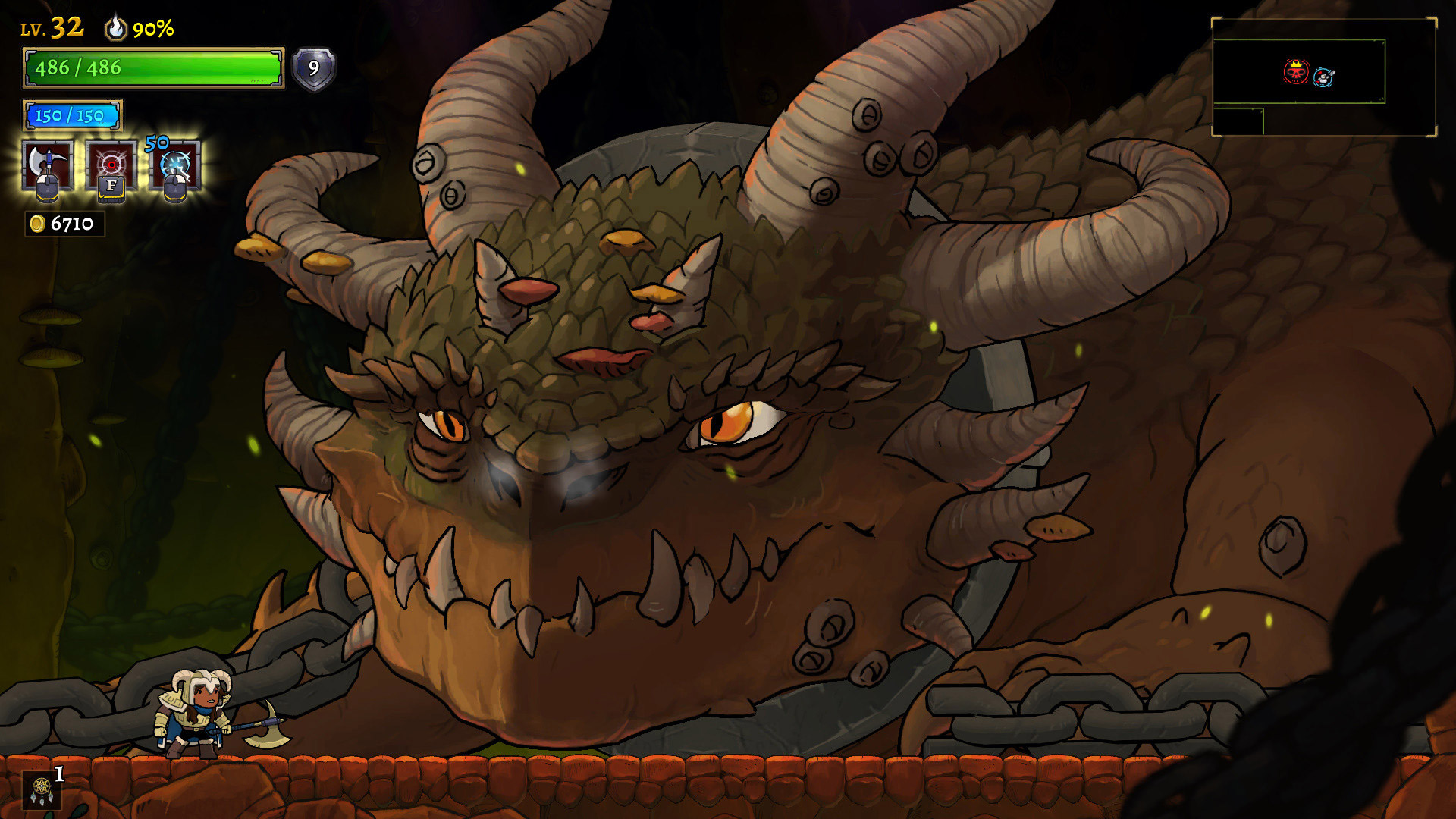1456x819 pixels.
Task: Select the mouse button glyph under the axe
Action: click(47, 188)
